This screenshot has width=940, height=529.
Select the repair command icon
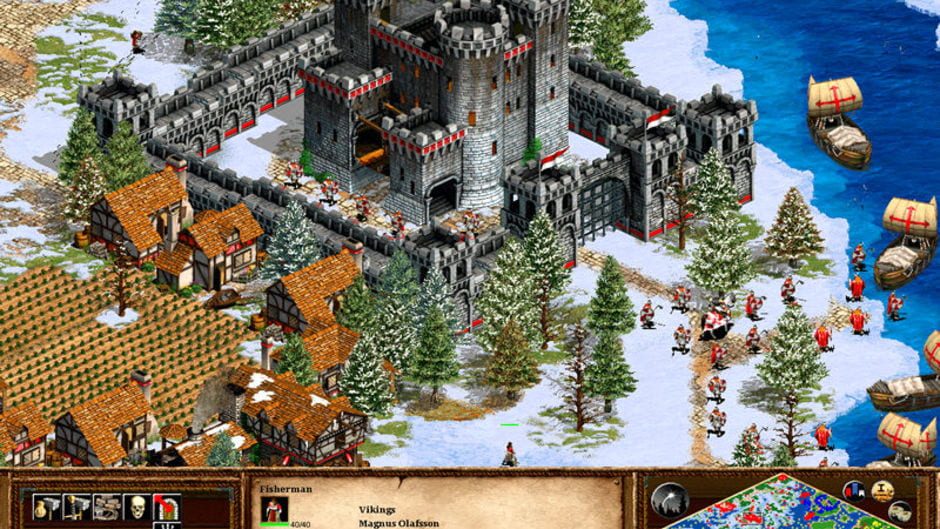(106, 507)
